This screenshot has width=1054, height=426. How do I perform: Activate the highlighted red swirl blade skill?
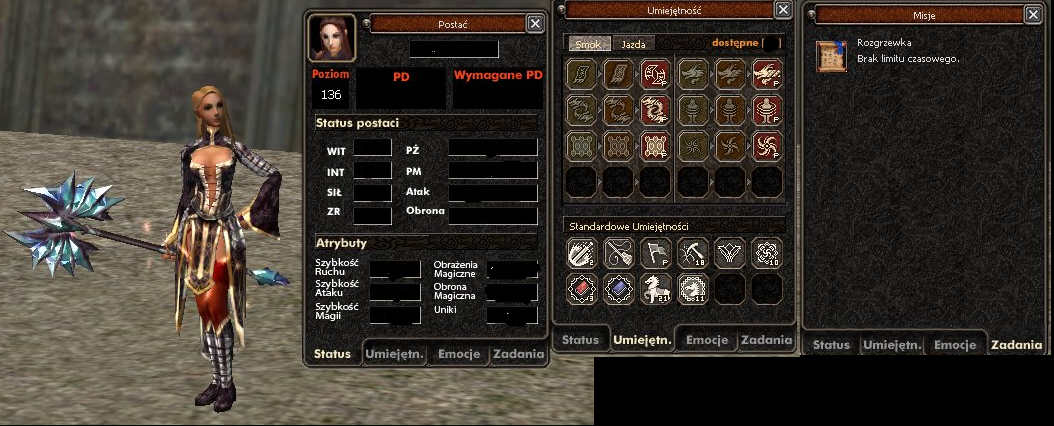(767, 146)
